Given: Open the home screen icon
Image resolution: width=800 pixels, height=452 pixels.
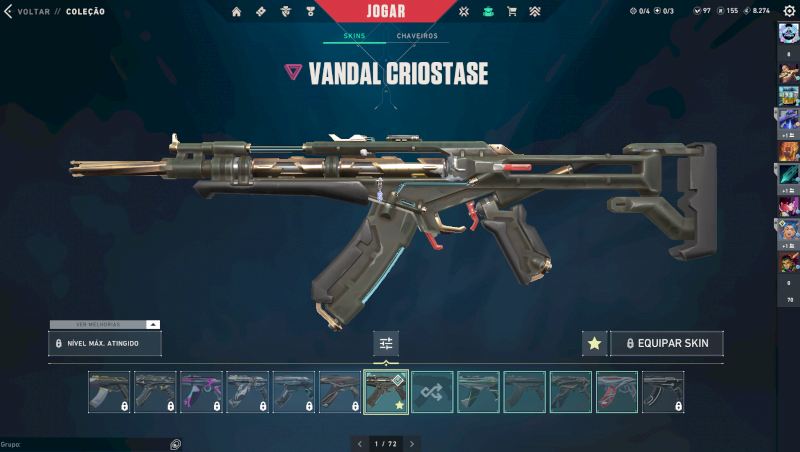Looking at the screenshot, I should pos(237,12).
